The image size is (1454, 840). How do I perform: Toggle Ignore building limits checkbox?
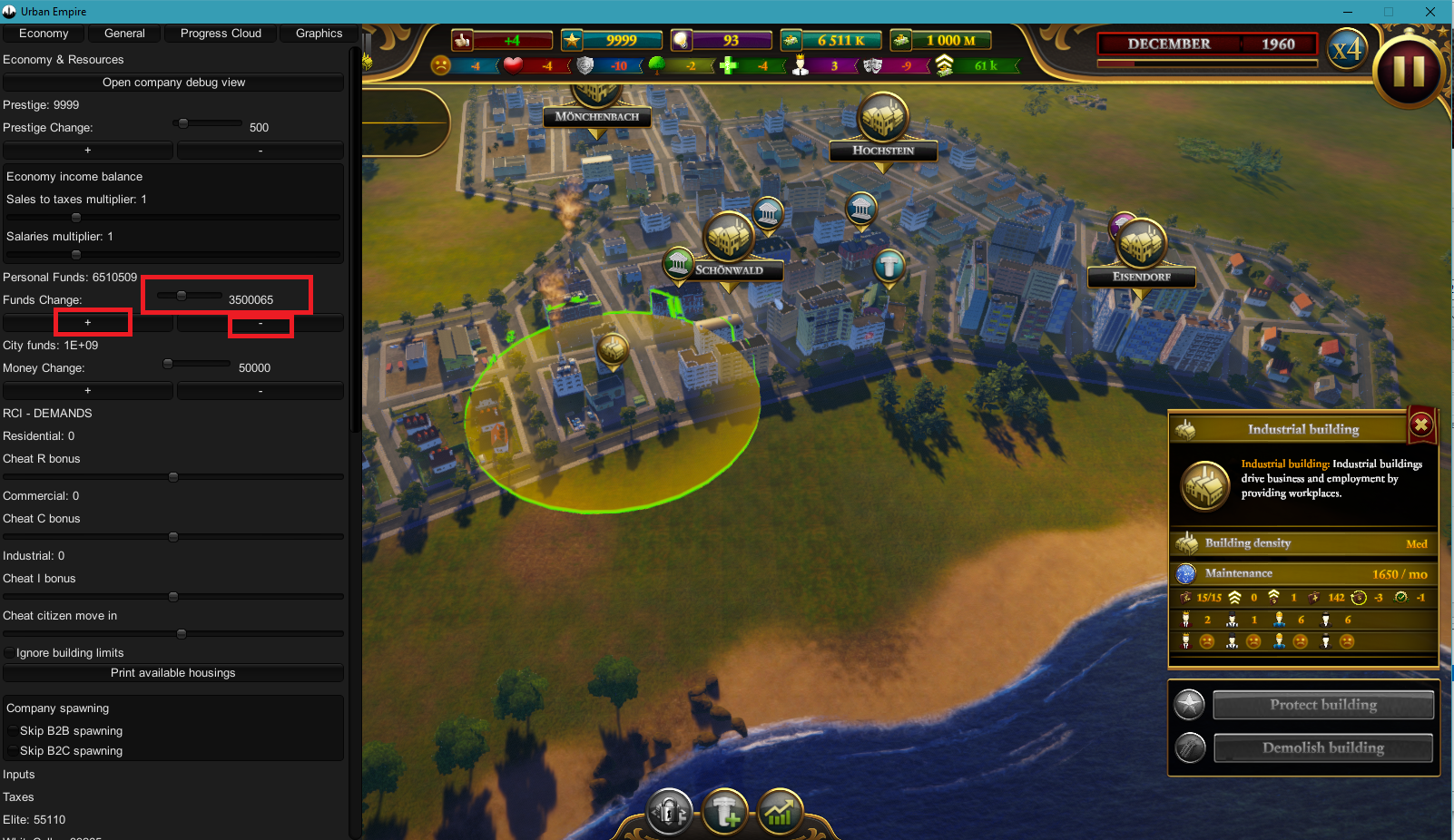[10, 653]
